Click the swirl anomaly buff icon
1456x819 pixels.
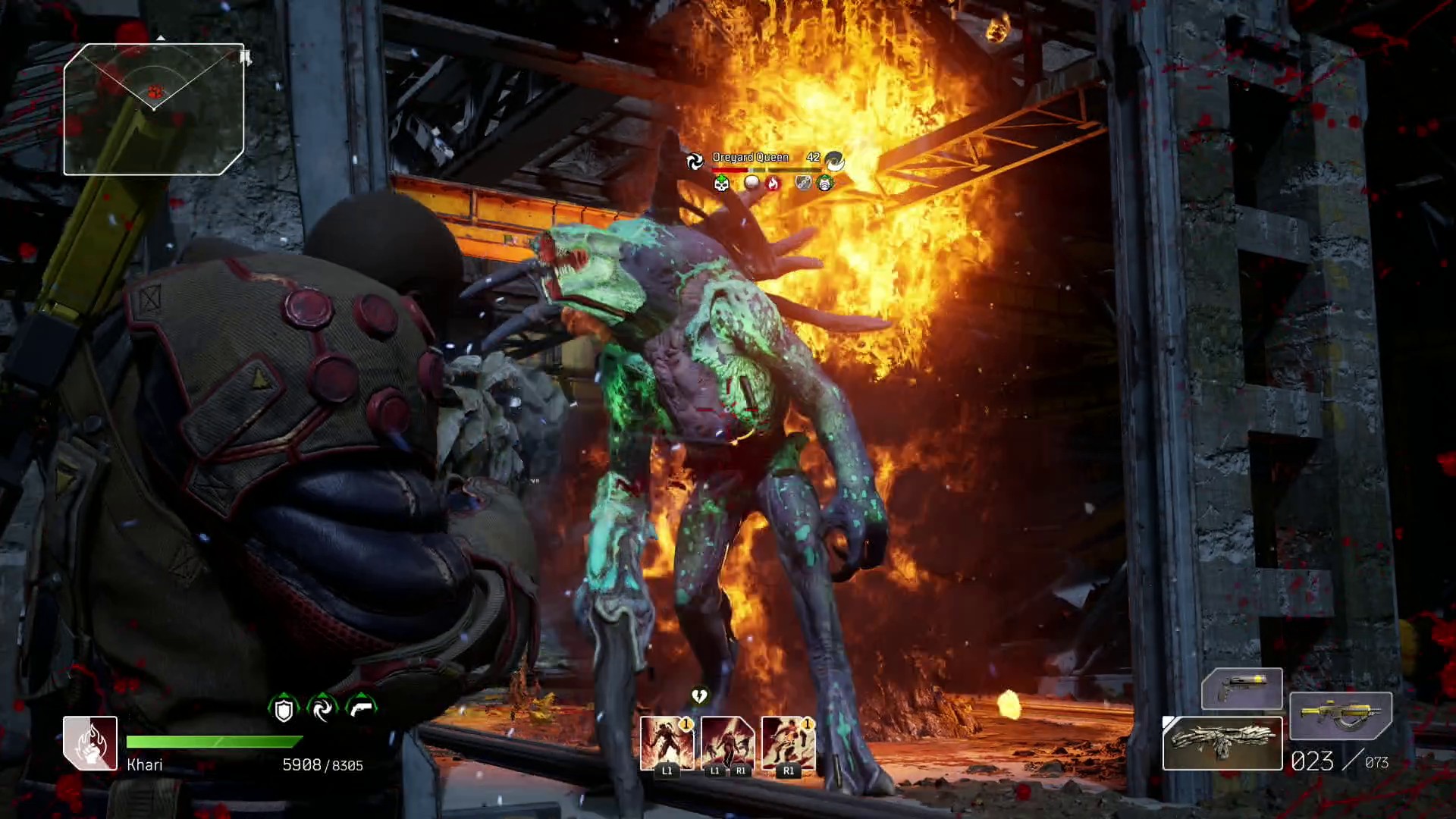tap(322, 709)
